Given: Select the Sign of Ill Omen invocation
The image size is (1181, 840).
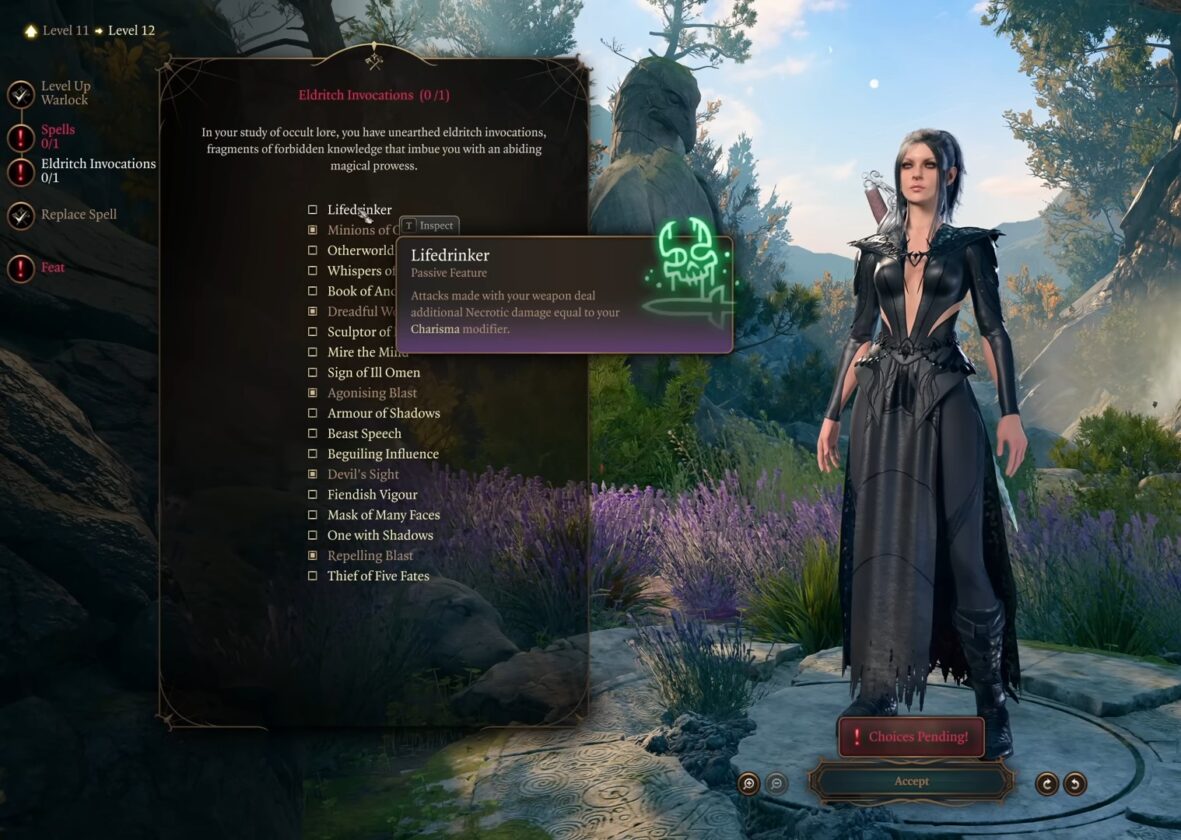Looking at the screenshot, I should tap(313, 373).
